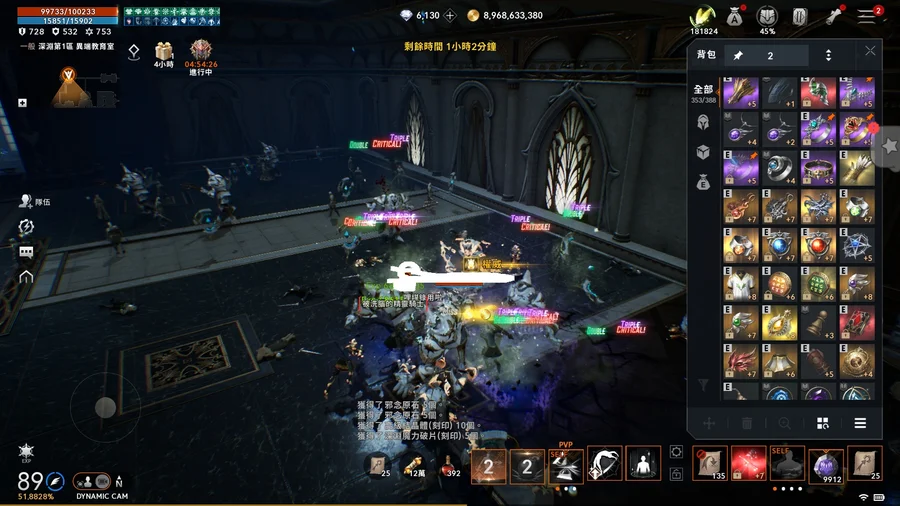Select the chess pawn item slot
Screen dimensions: 900x506
pyautogui.click(x=819, y=323)
